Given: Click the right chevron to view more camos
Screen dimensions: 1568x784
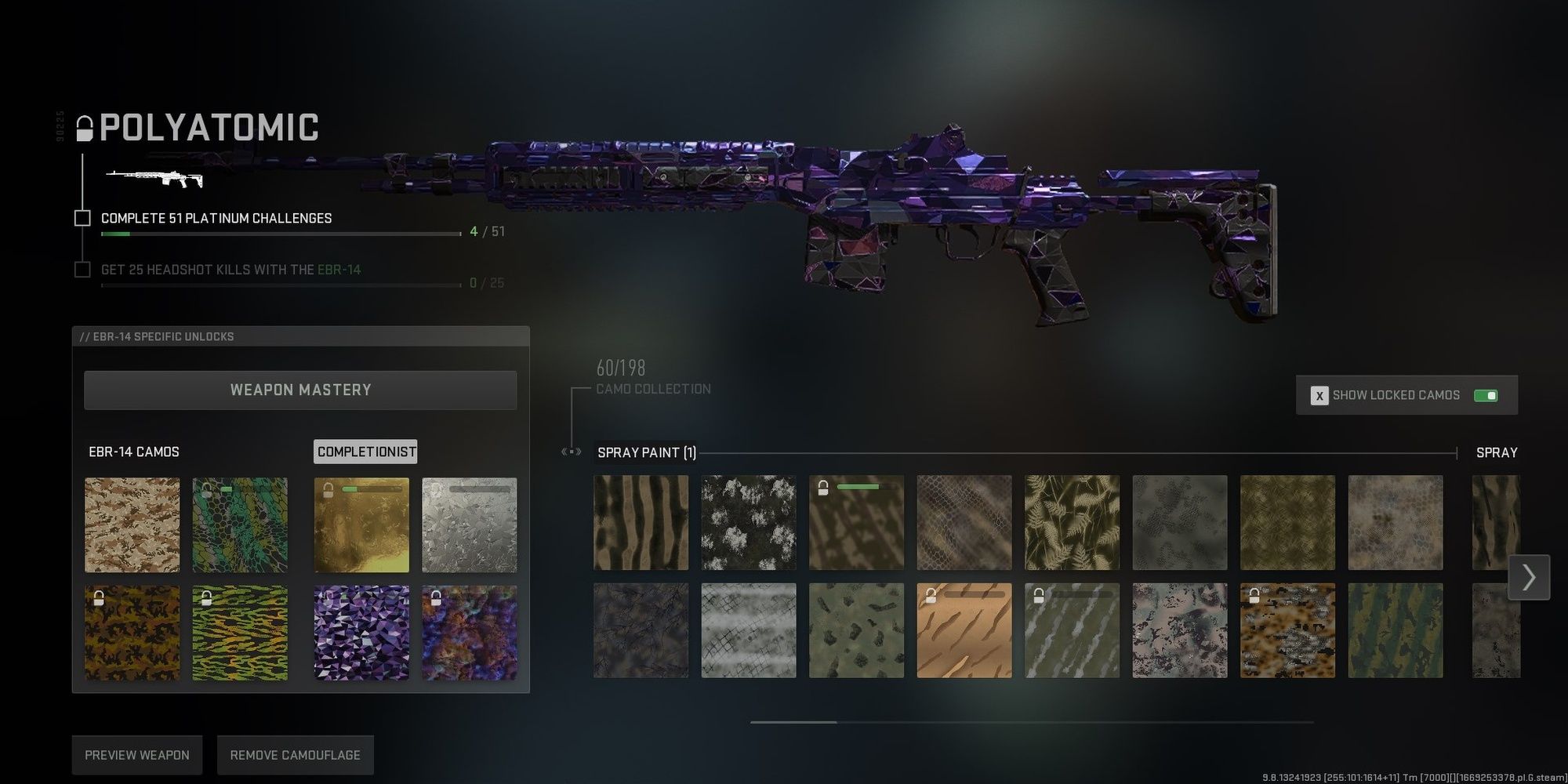Looking at the screenshot, I should (1529, 578).
